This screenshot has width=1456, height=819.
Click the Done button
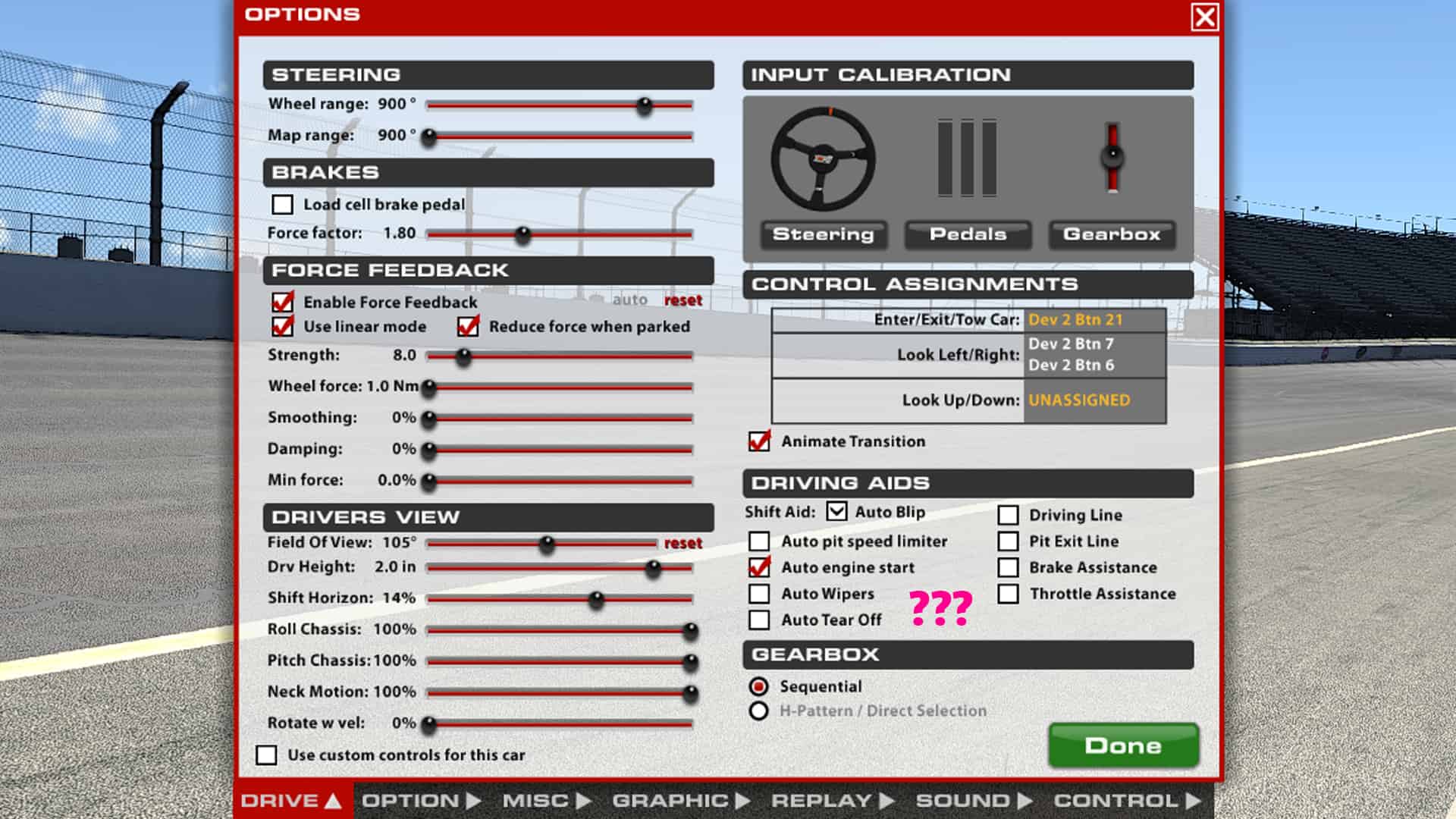point(1124,745)
